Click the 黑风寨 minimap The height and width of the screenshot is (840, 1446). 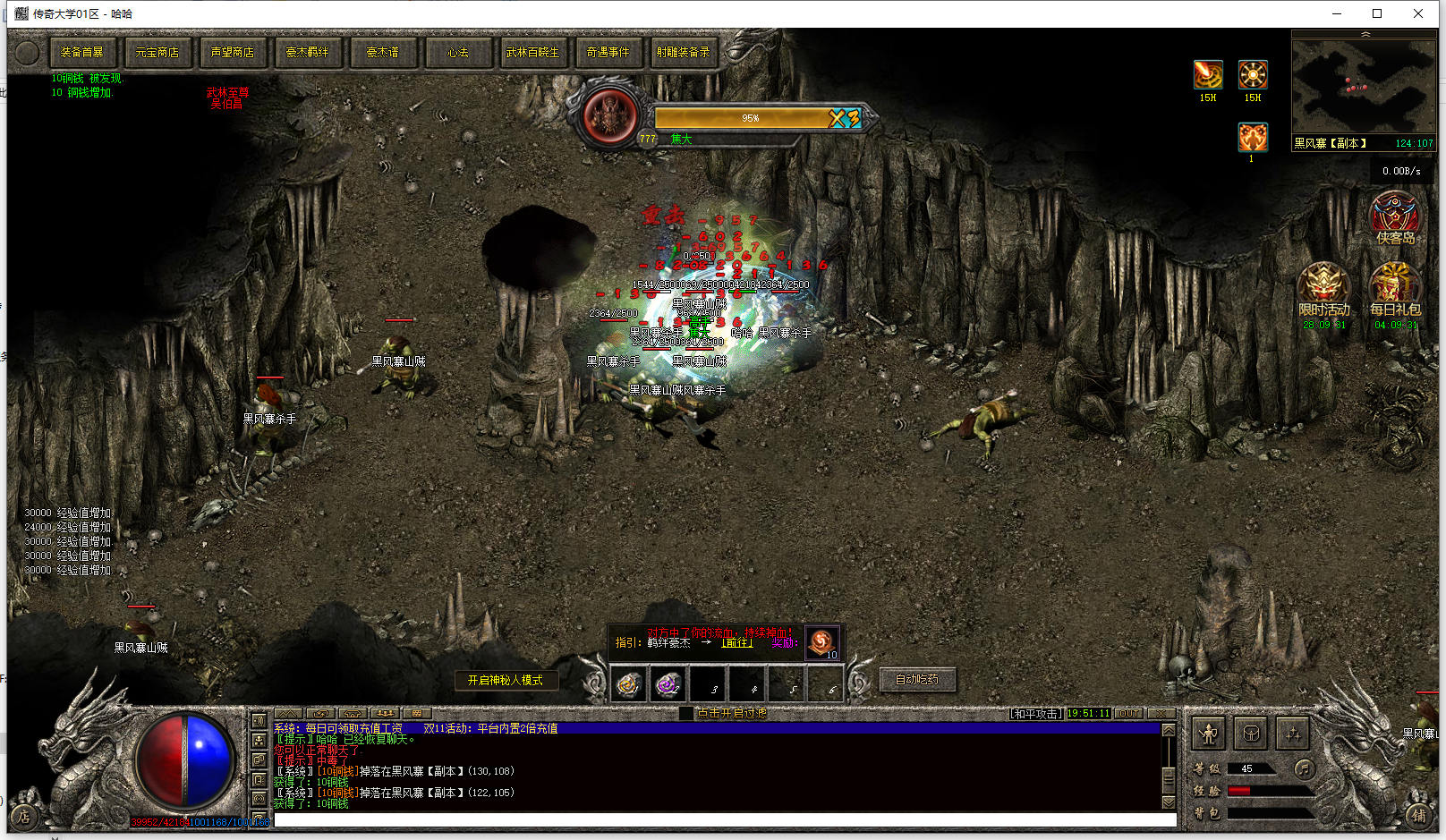1362,87
